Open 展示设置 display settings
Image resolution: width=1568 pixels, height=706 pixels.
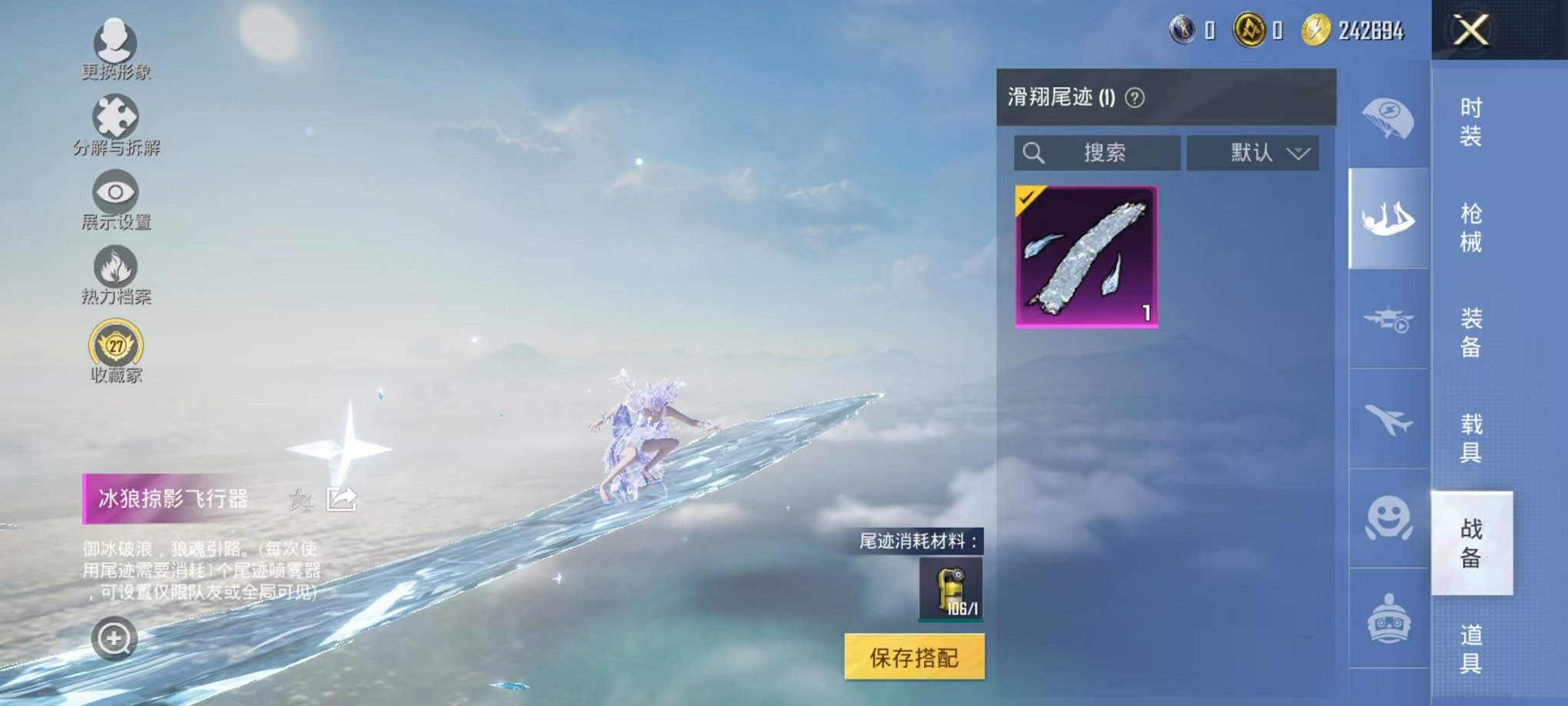pos(114,192)
